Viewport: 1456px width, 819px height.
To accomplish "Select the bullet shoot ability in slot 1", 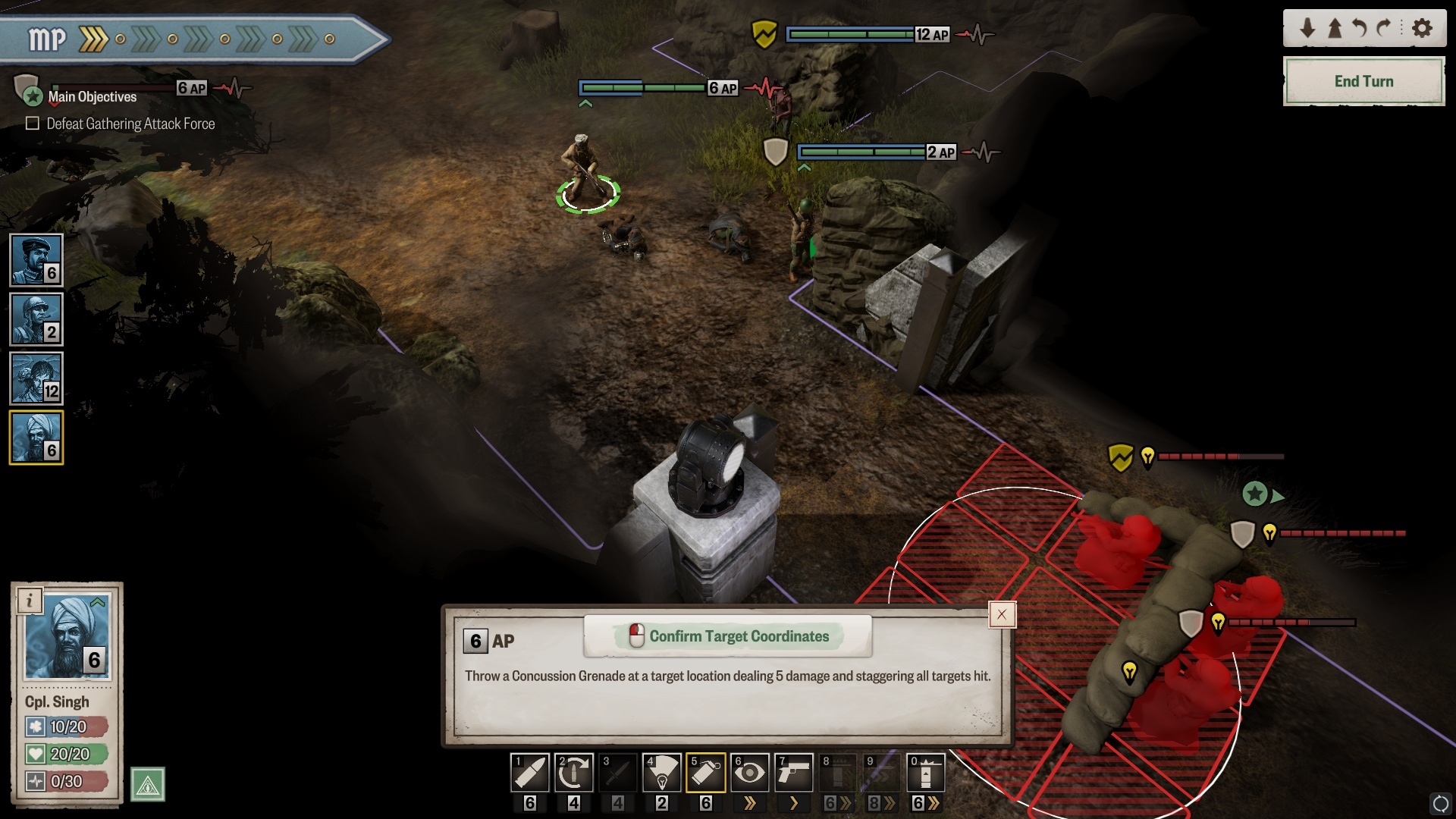I will tap(530, 773).
